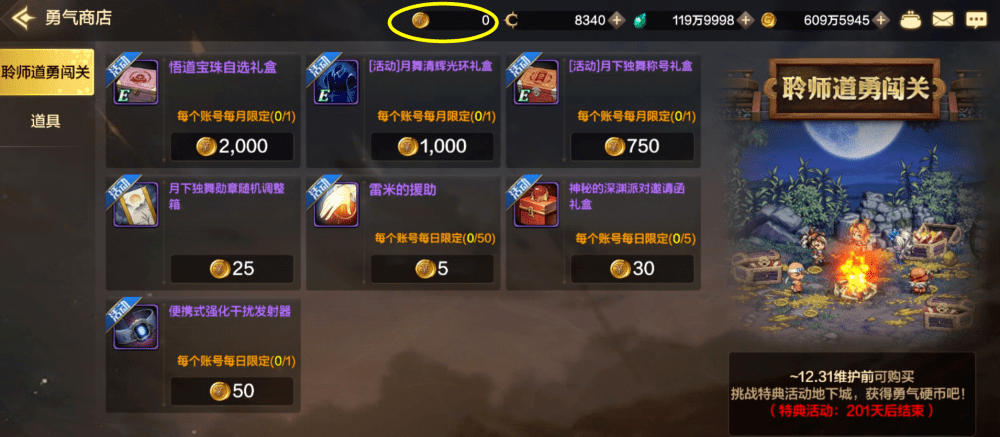Select the 30 coin price for 神秘的深渊派对邀请函礼盒
The width and height of the screenshot is (1000, 437).
pyautogui.click(x=632, y=268)
